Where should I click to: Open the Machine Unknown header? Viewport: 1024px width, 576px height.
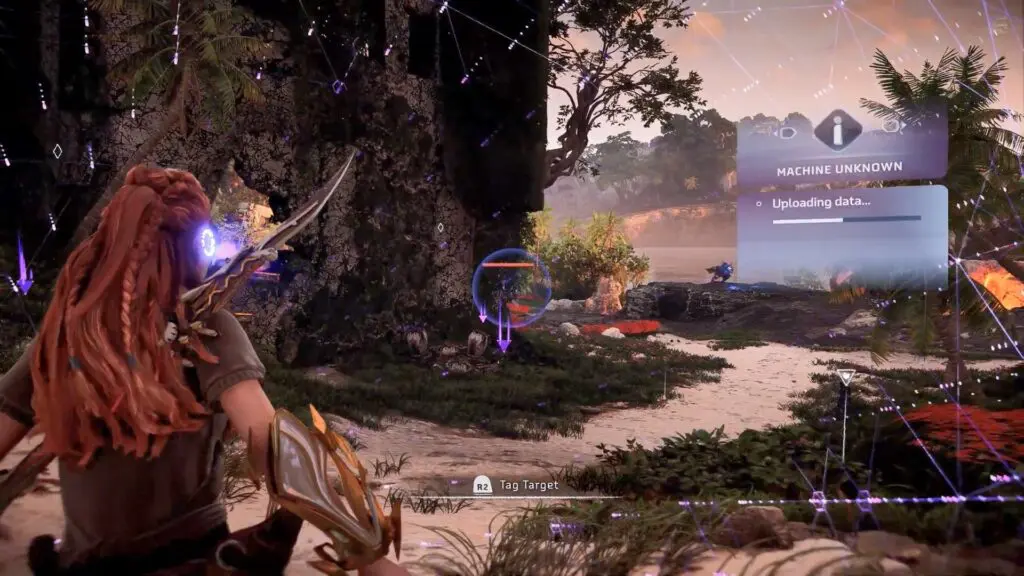click(840, 169)
